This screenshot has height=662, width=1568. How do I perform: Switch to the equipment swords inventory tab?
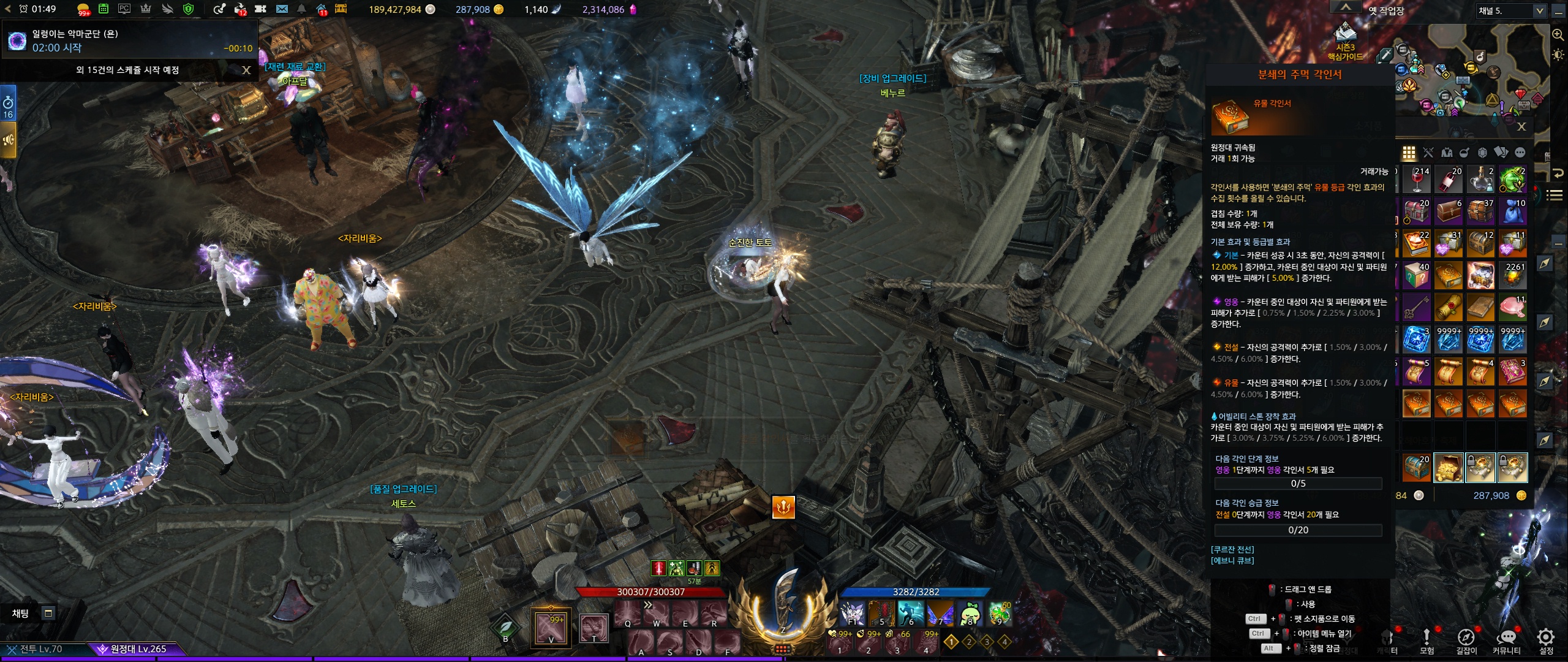1428,153
